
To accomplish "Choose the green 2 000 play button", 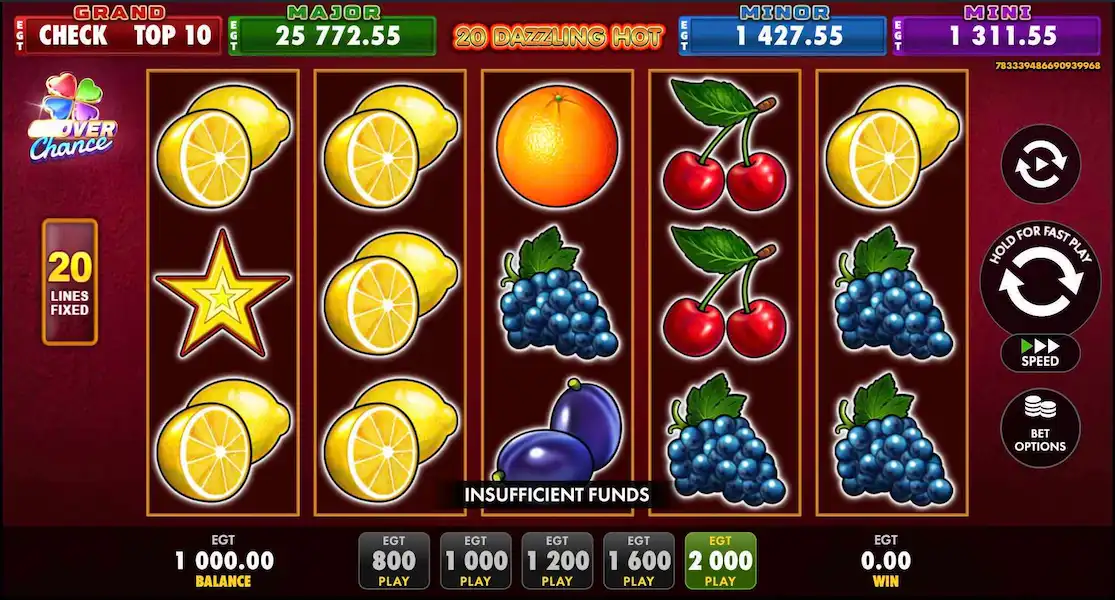I will click(x=720, y=560).
